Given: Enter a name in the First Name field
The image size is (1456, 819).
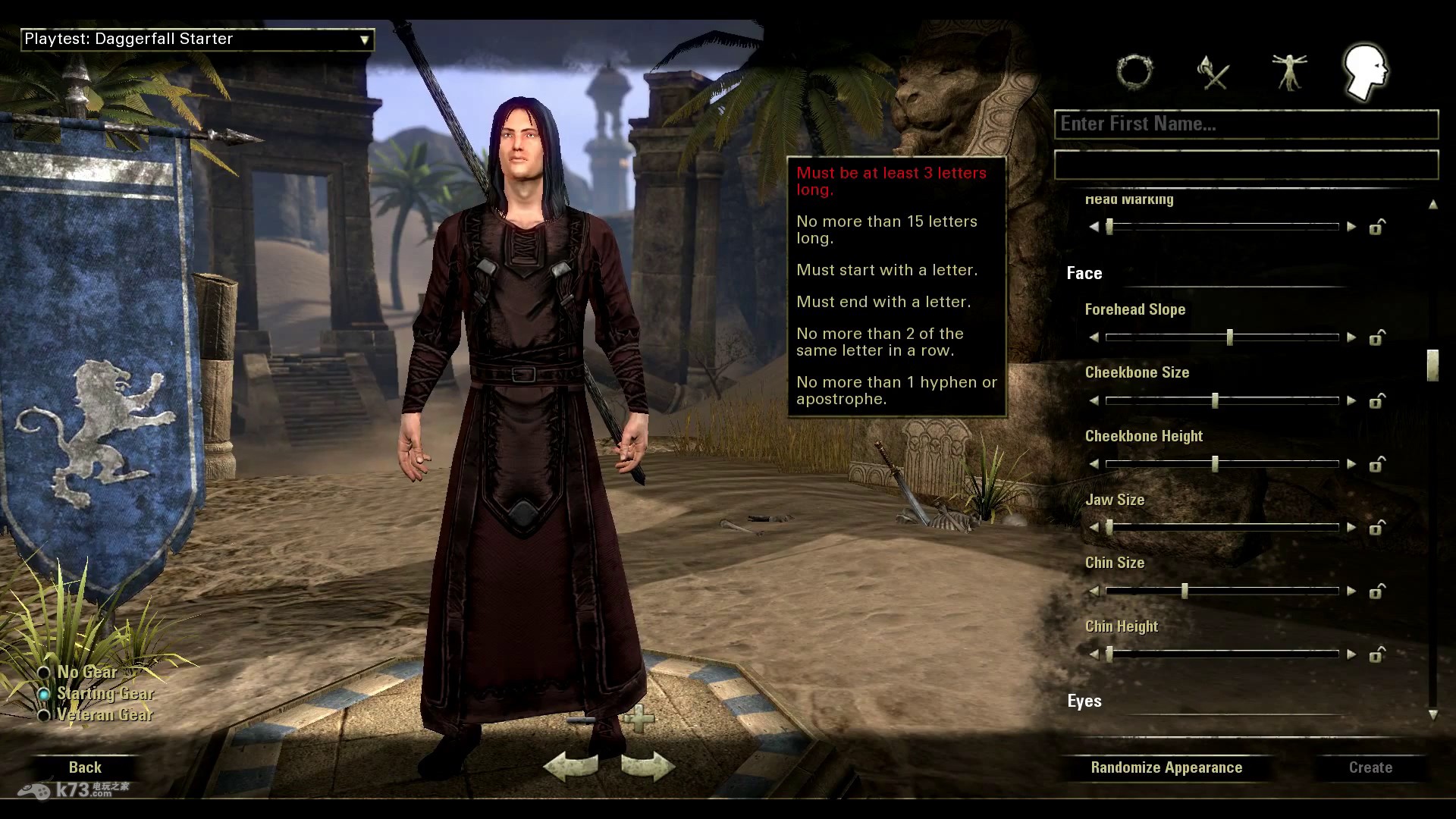Looking at the screenshot, I should pos(1246,124).
